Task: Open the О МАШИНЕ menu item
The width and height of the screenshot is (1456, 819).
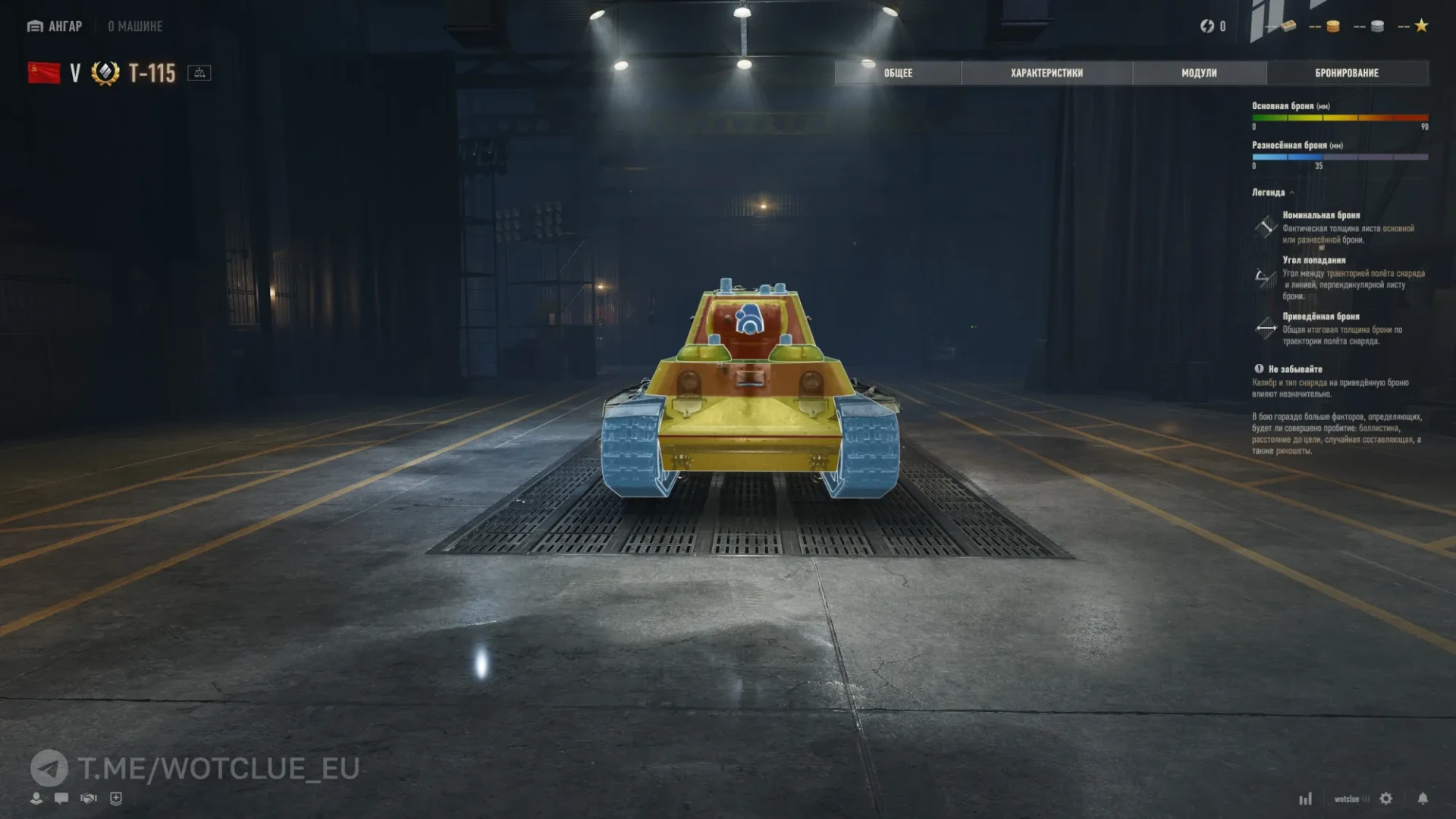Action: [x=136, y=26]
